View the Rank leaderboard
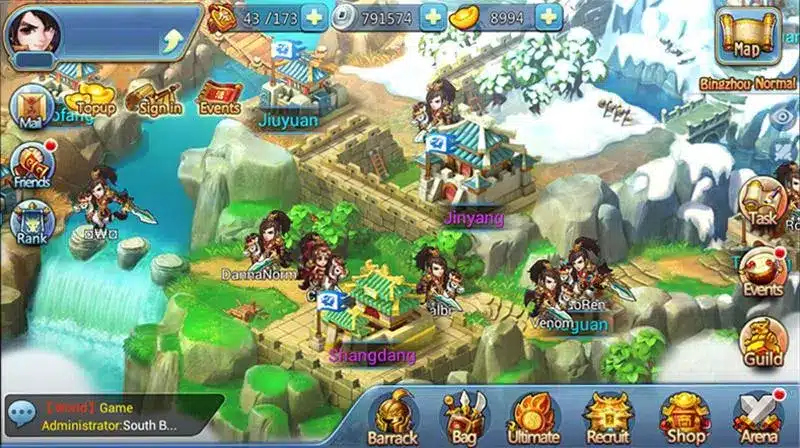The width and height of the screenshot is (800, 448). click(x=31, y=223)
